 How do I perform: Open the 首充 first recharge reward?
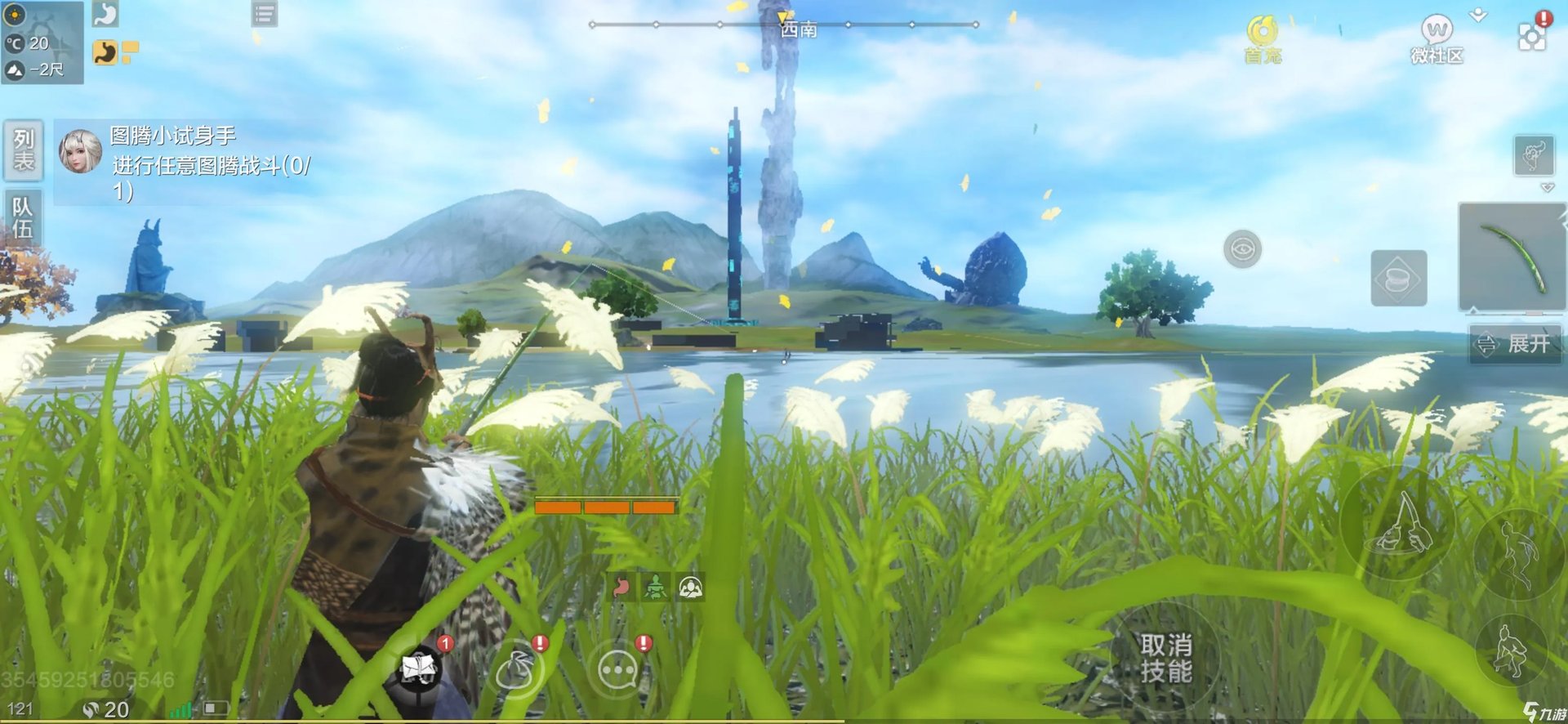pos(1263,41)
